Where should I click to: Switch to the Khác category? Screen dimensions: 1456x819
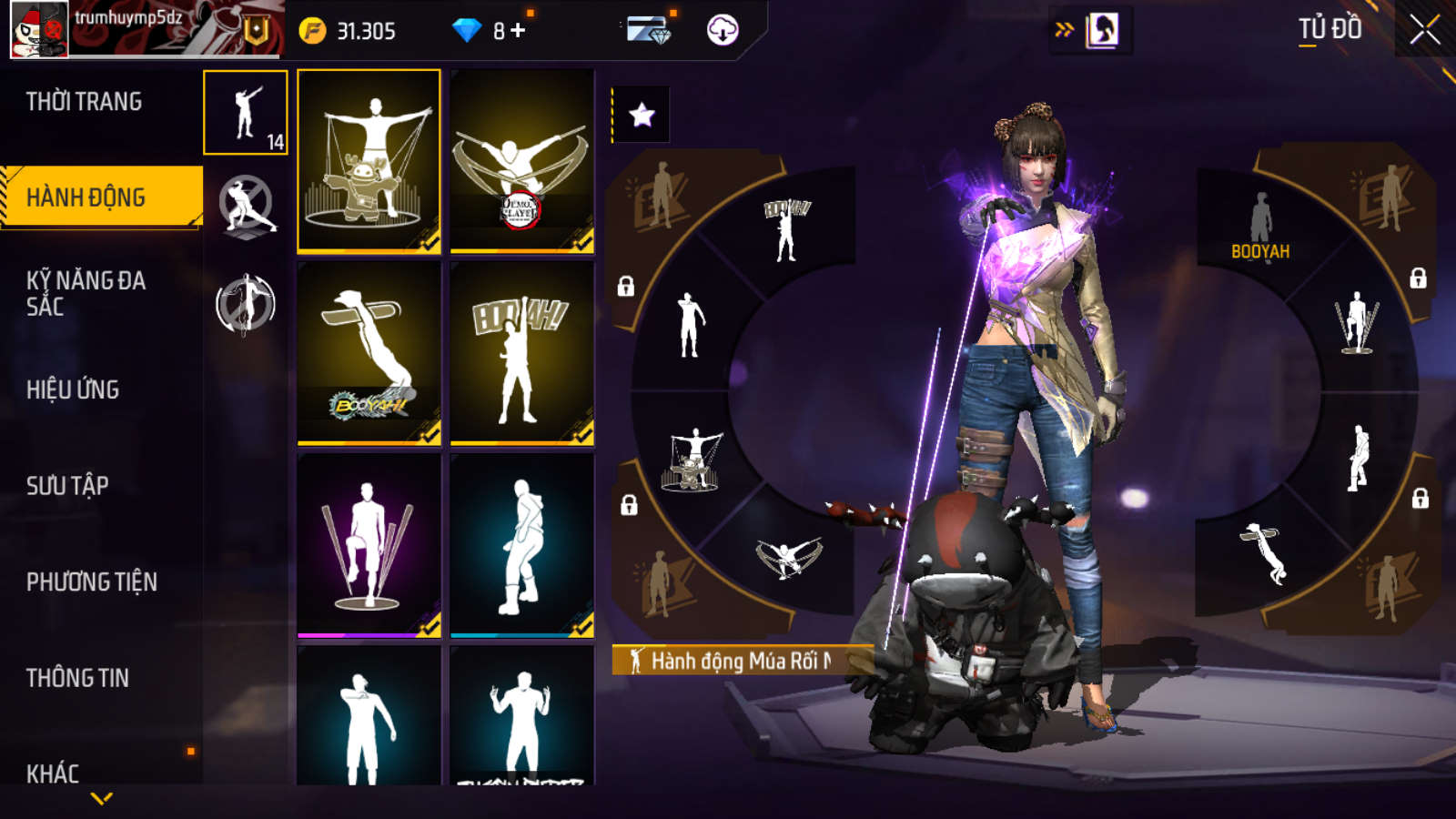[53, 773]
